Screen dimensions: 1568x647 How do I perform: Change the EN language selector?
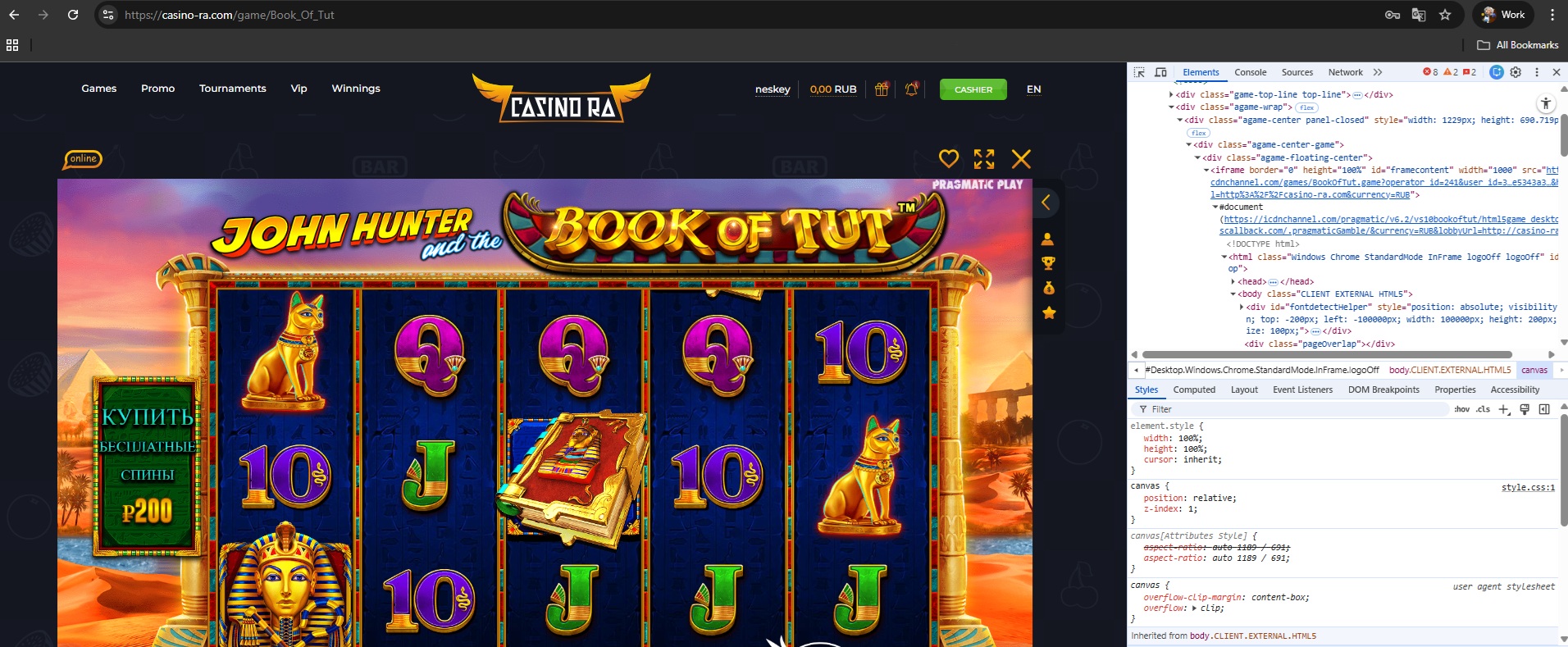[1033, 89]
